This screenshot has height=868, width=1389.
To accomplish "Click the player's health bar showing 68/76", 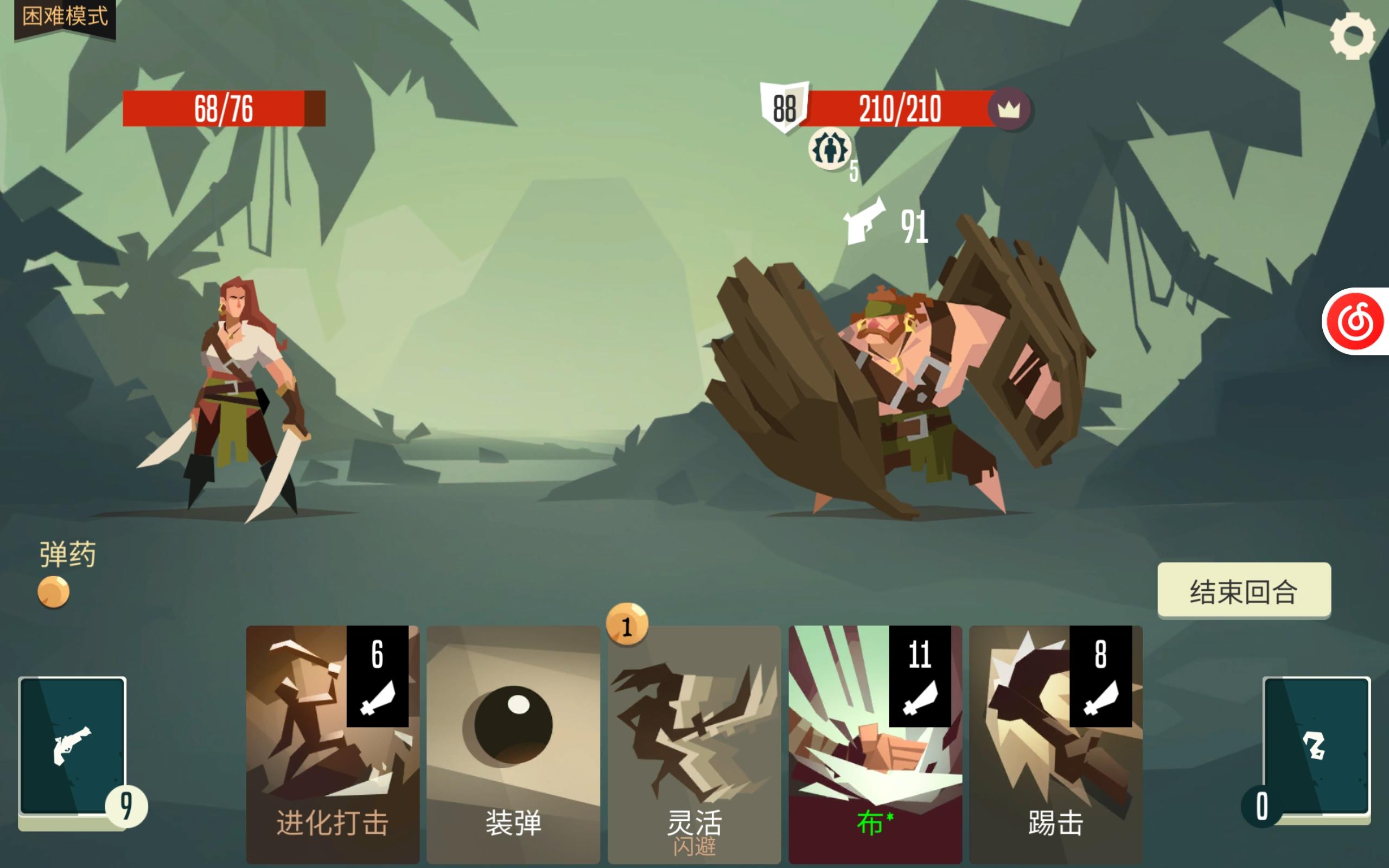I will (224, 108).
